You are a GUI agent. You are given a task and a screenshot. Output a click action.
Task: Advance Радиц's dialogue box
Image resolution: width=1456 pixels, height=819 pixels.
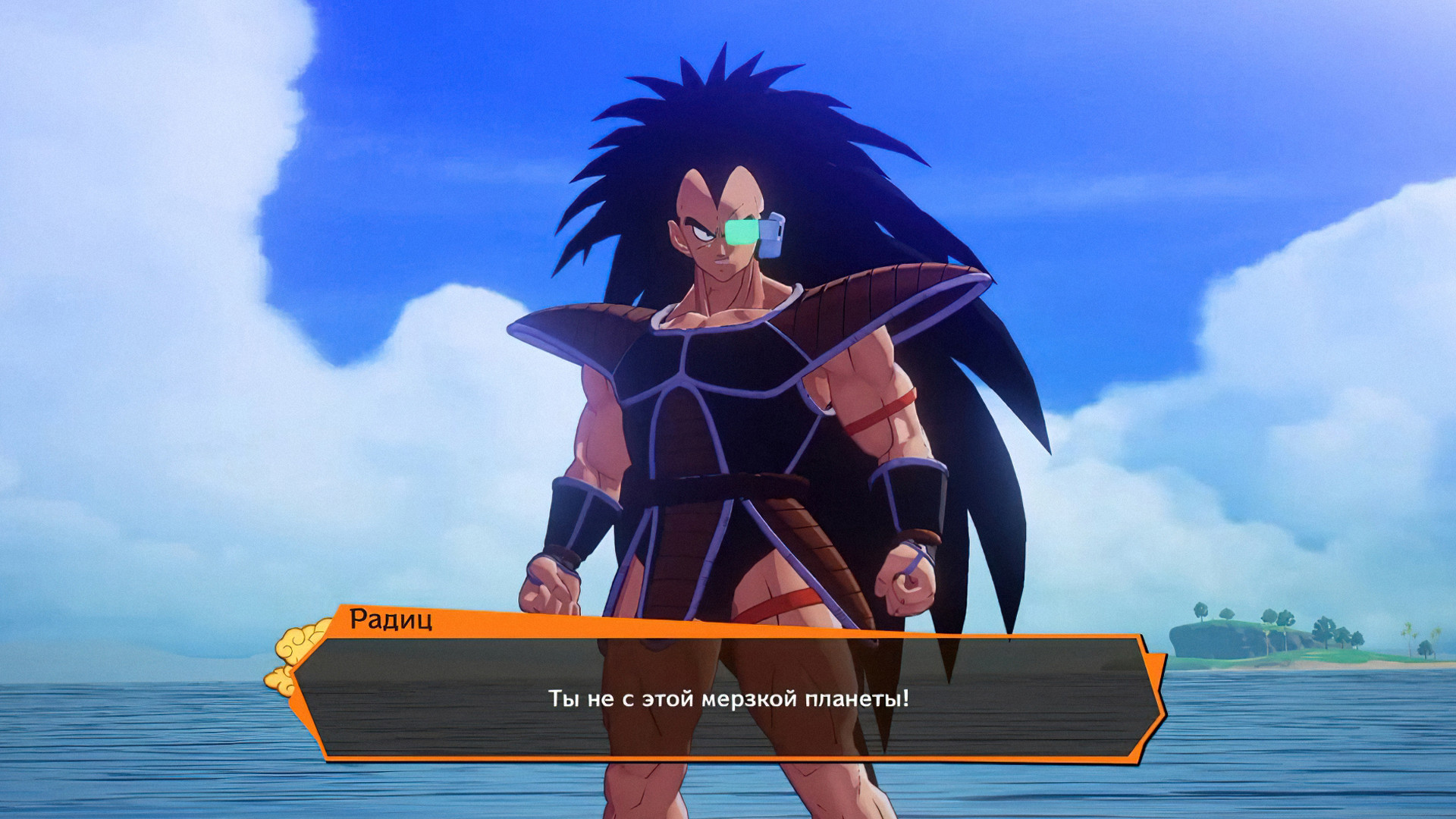[x=728, y=698]
